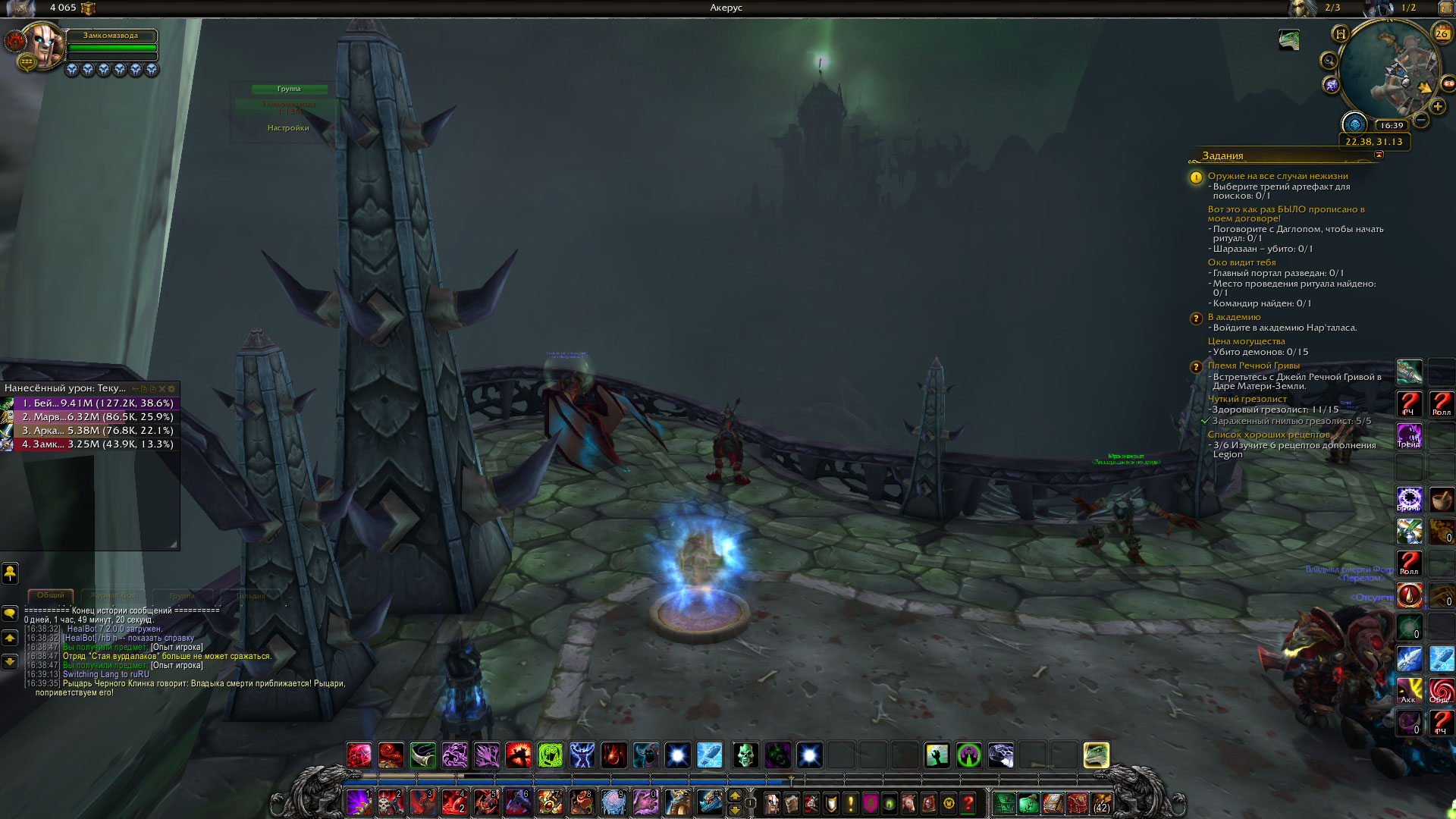Open the chat menu speech bubble button
This screenshot has width=1456, height=819.
[x=10, y=613]
